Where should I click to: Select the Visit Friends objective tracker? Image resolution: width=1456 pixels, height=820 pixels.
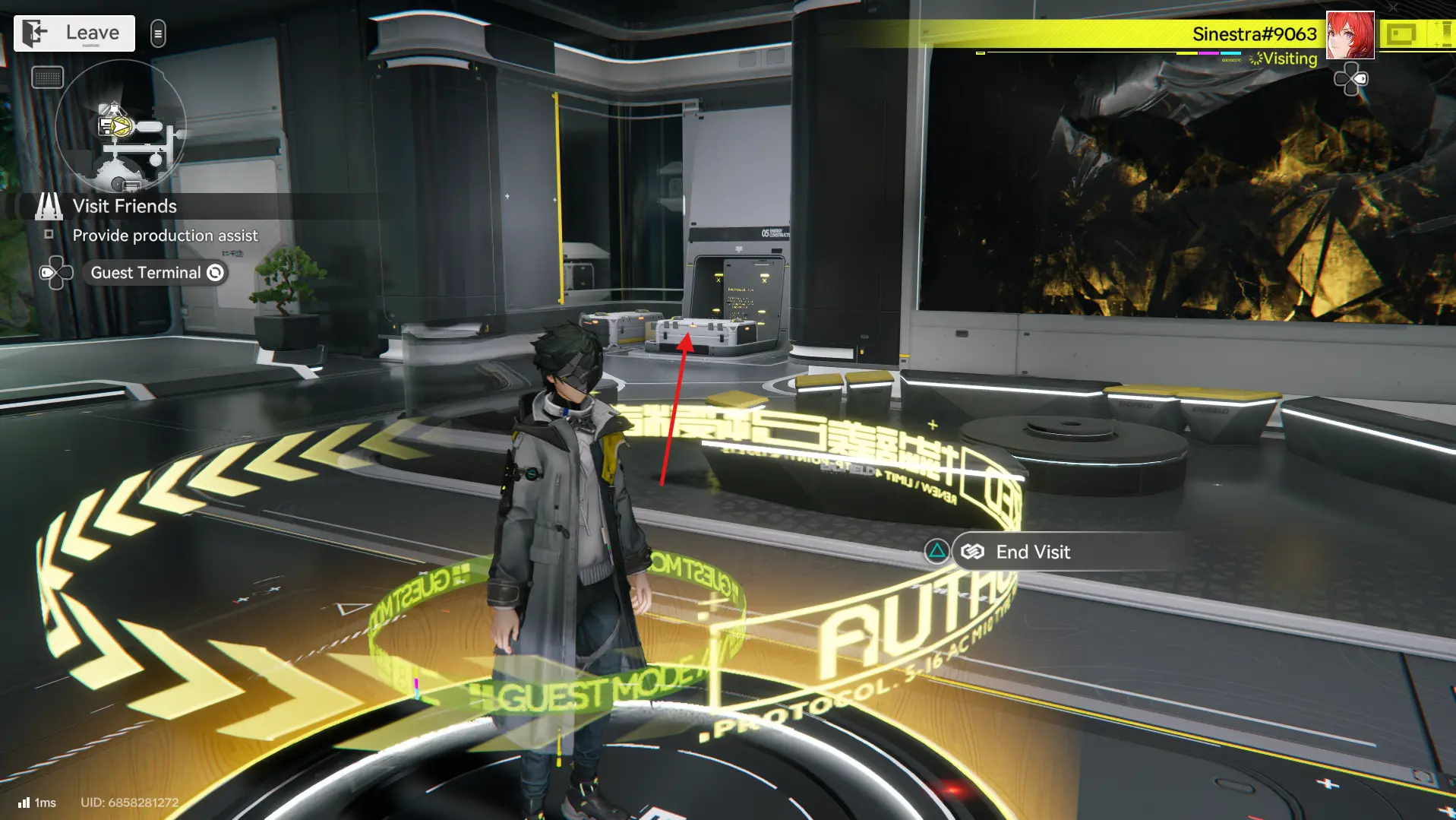tap(125, 206)
